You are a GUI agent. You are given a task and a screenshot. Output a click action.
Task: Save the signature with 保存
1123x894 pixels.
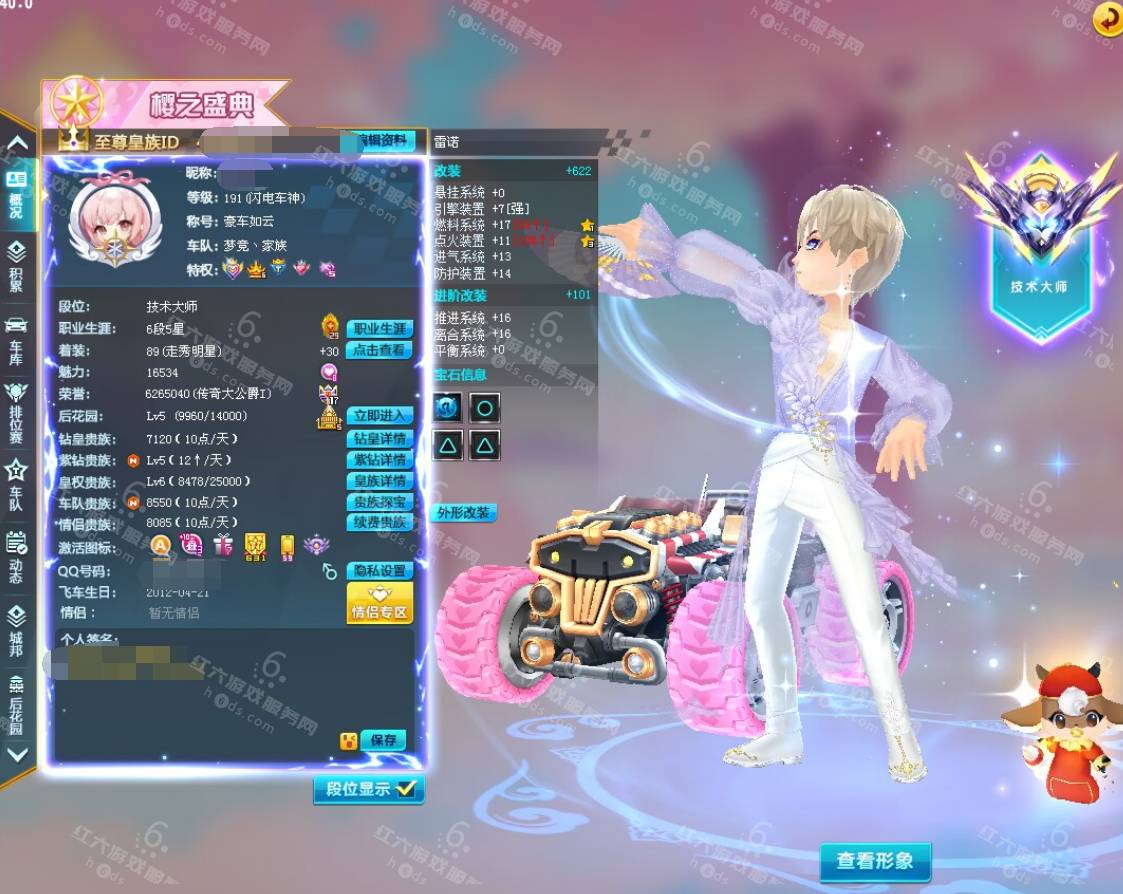click(x=383, y=741)
